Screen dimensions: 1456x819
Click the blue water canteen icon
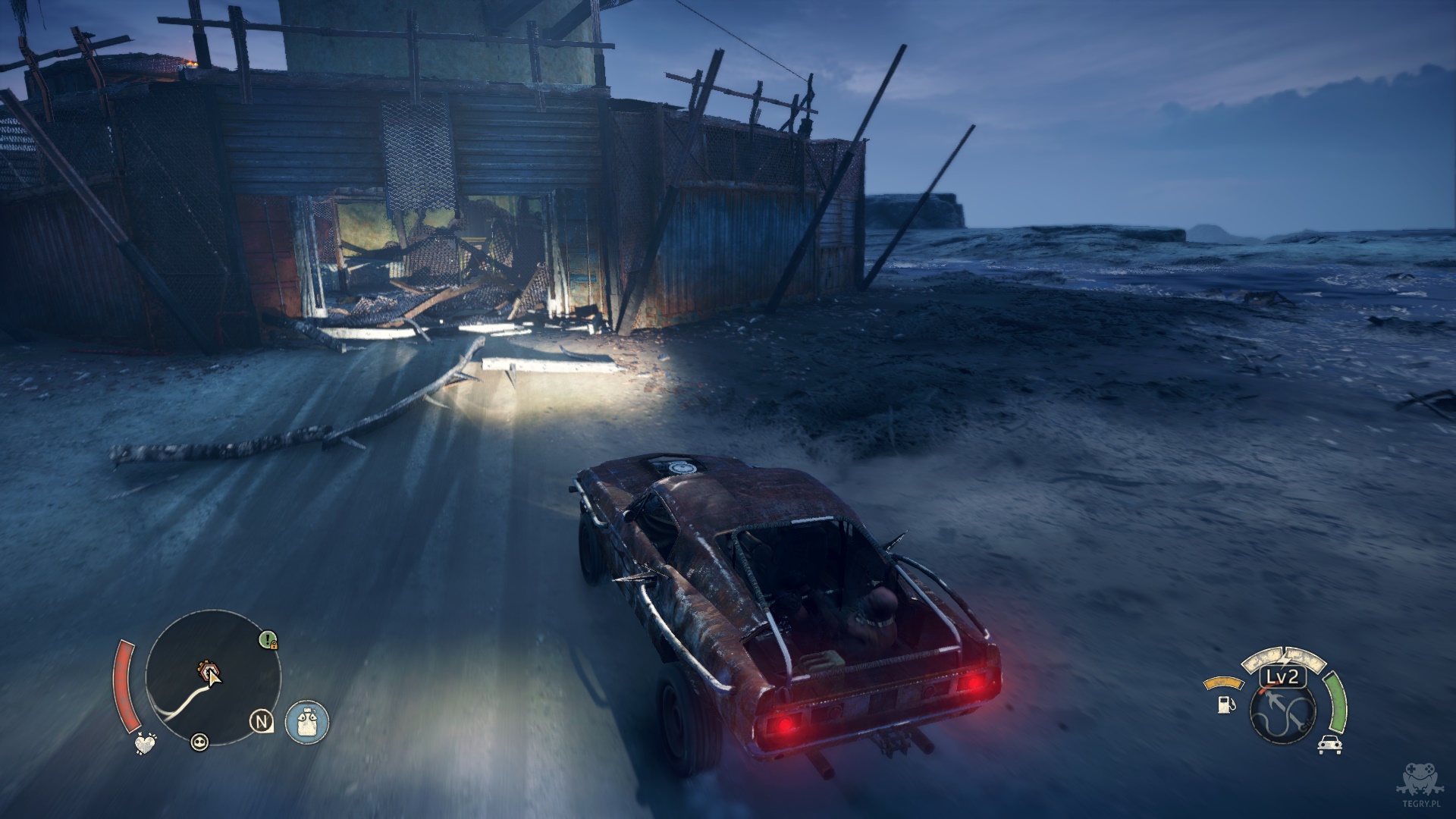click(x=307, y=721)
